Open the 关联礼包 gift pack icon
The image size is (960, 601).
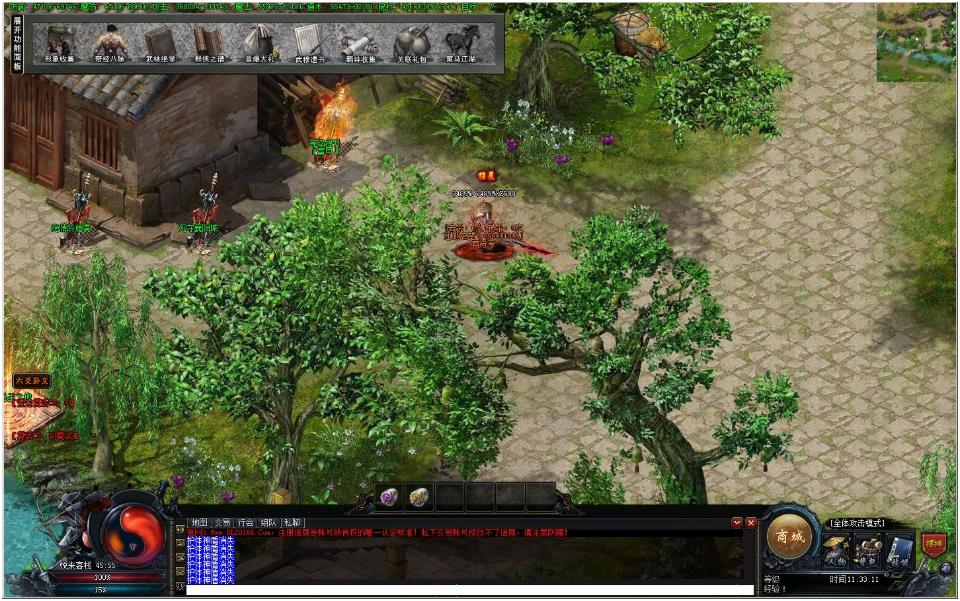(x=410, y=43)
